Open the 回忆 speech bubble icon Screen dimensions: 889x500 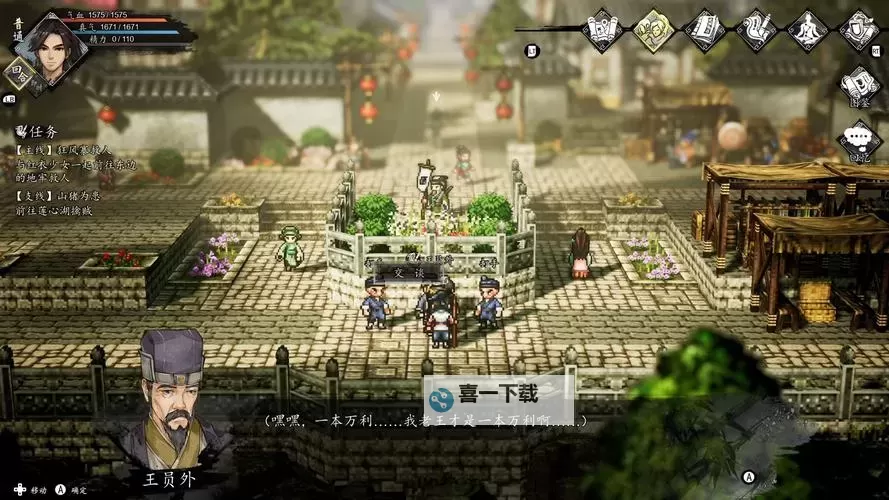click(x=858, y=142)
